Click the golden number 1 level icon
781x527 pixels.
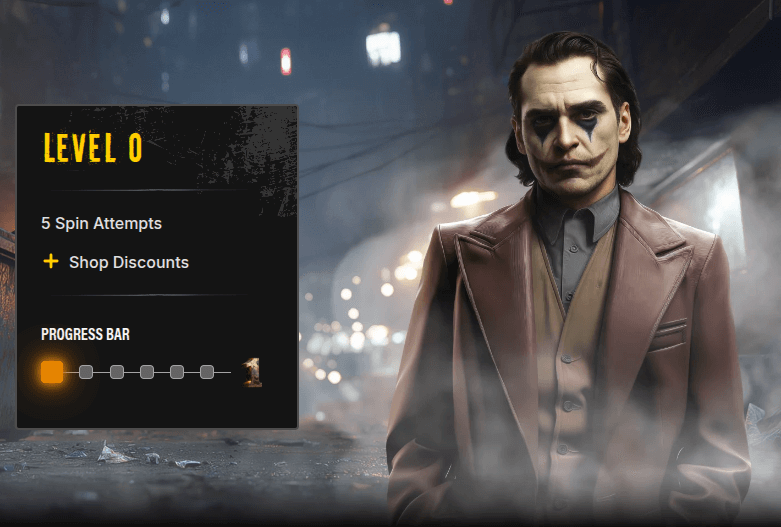click(254, 373)
